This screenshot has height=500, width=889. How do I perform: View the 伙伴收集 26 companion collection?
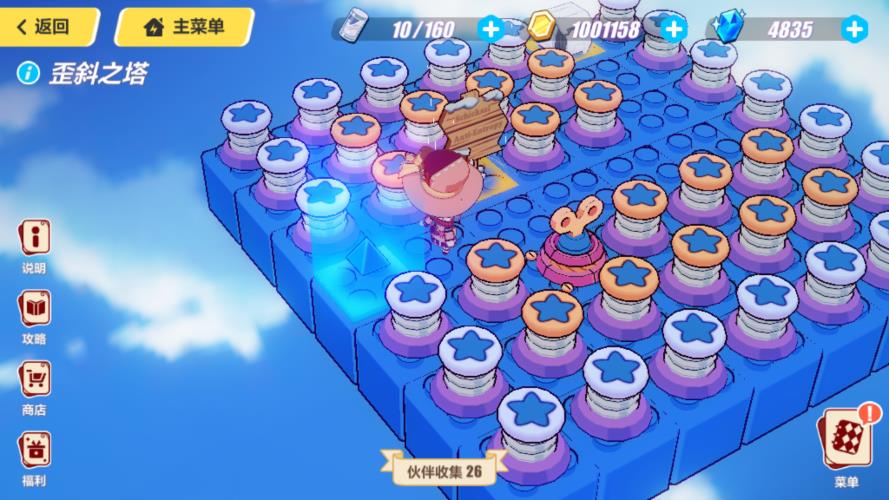[x=444, y=469]
